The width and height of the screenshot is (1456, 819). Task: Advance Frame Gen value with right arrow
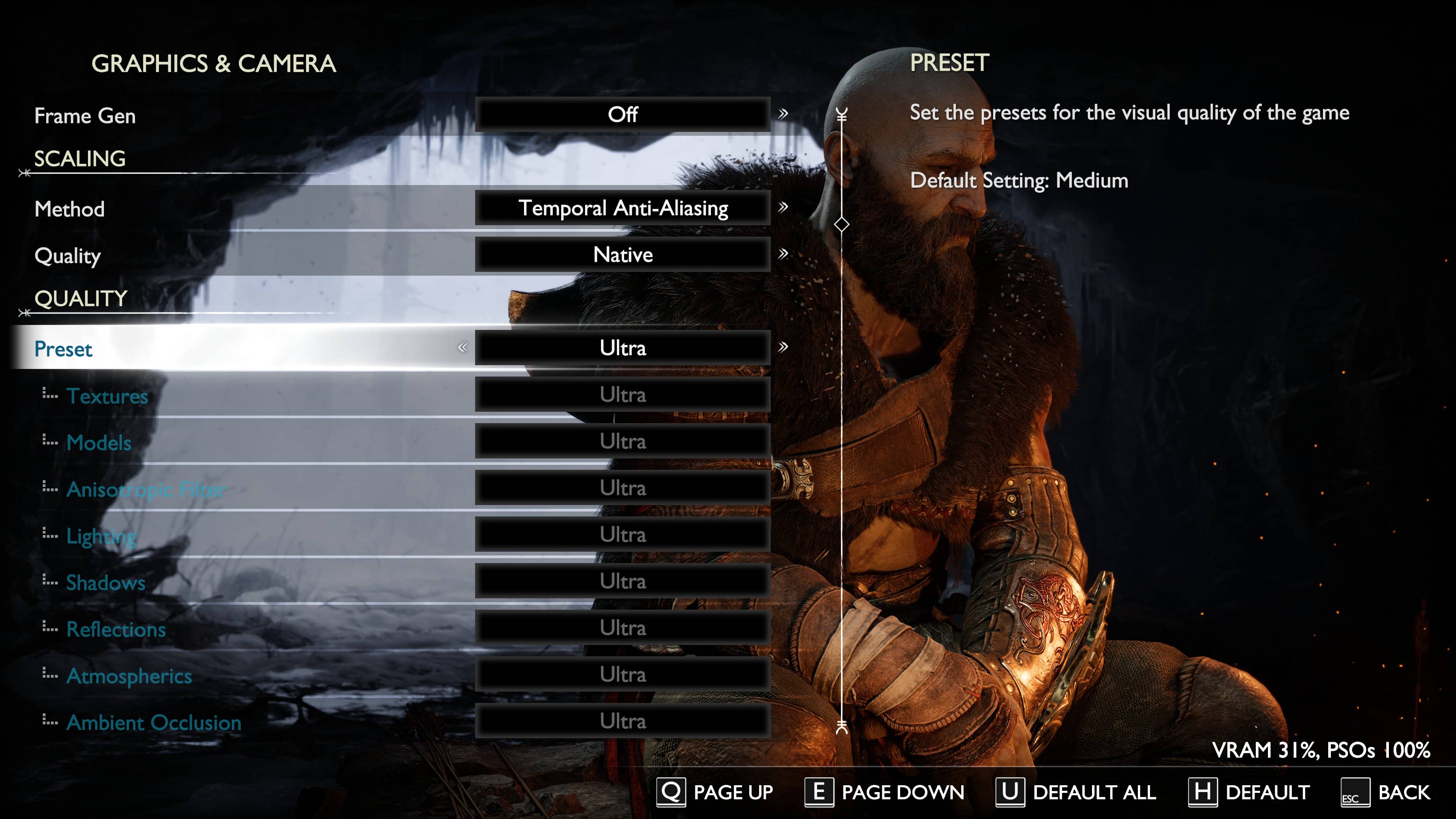click(783, 114)
